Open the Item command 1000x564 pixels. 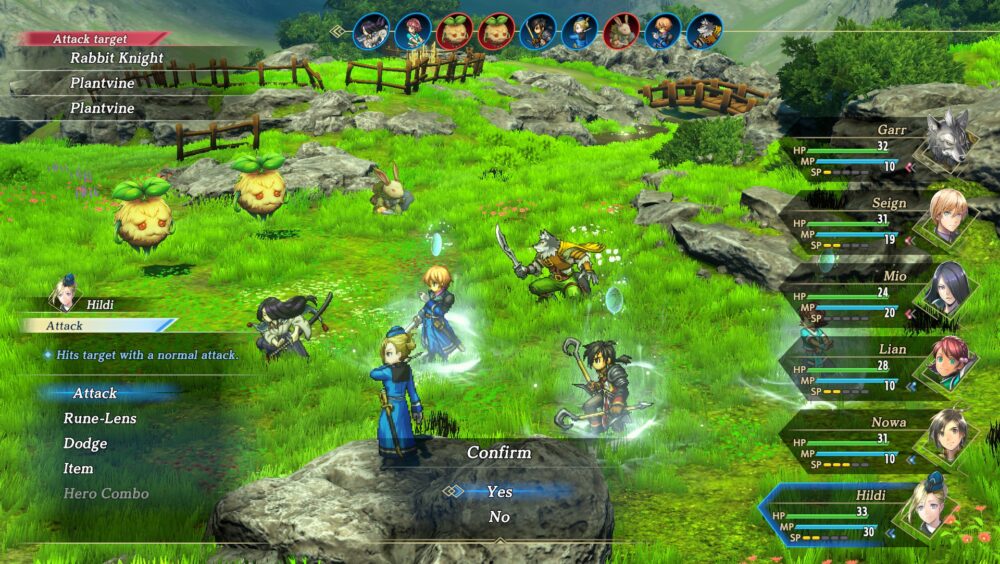coord(78,469)
